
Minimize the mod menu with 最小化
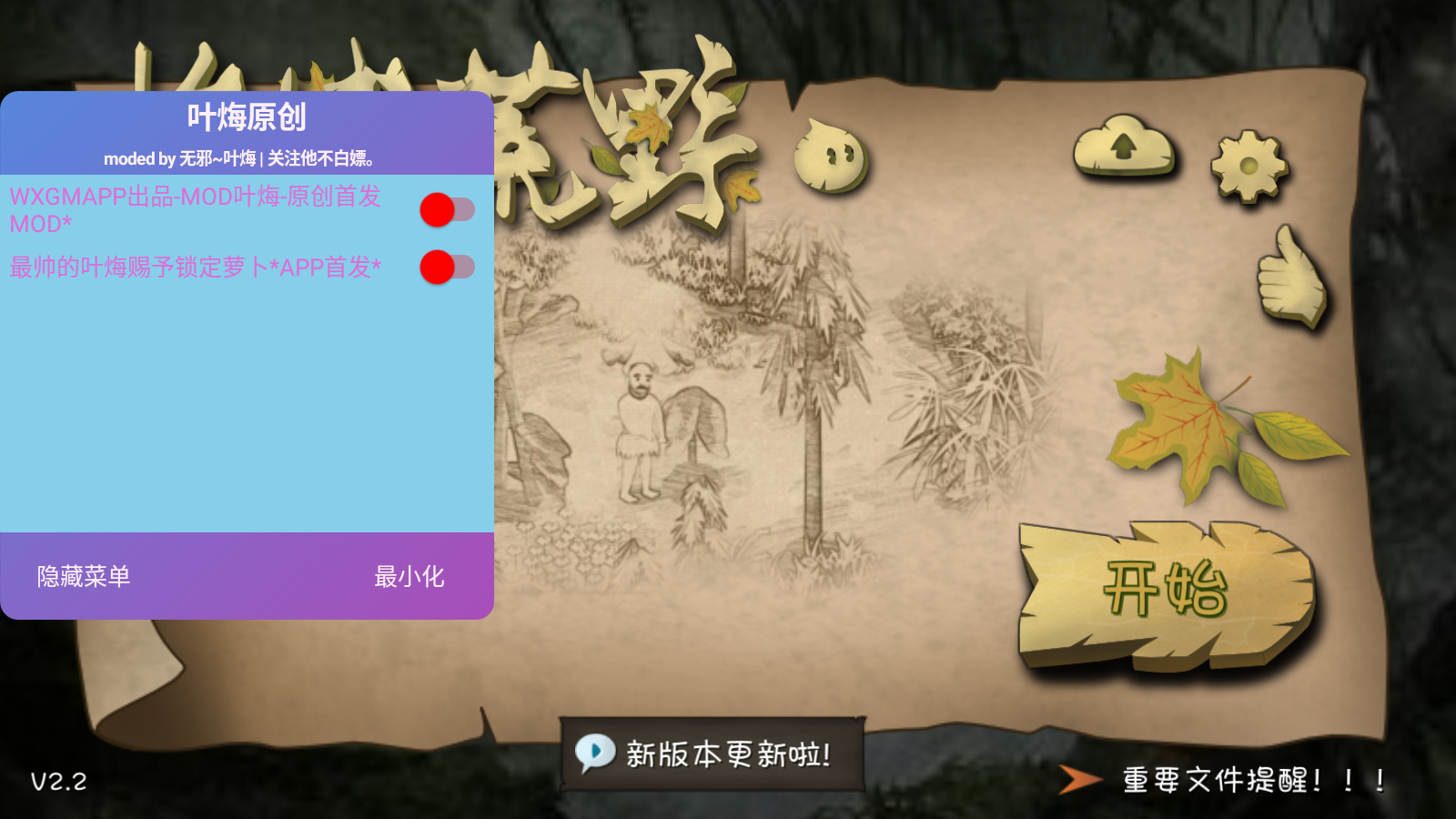point(409,576)
